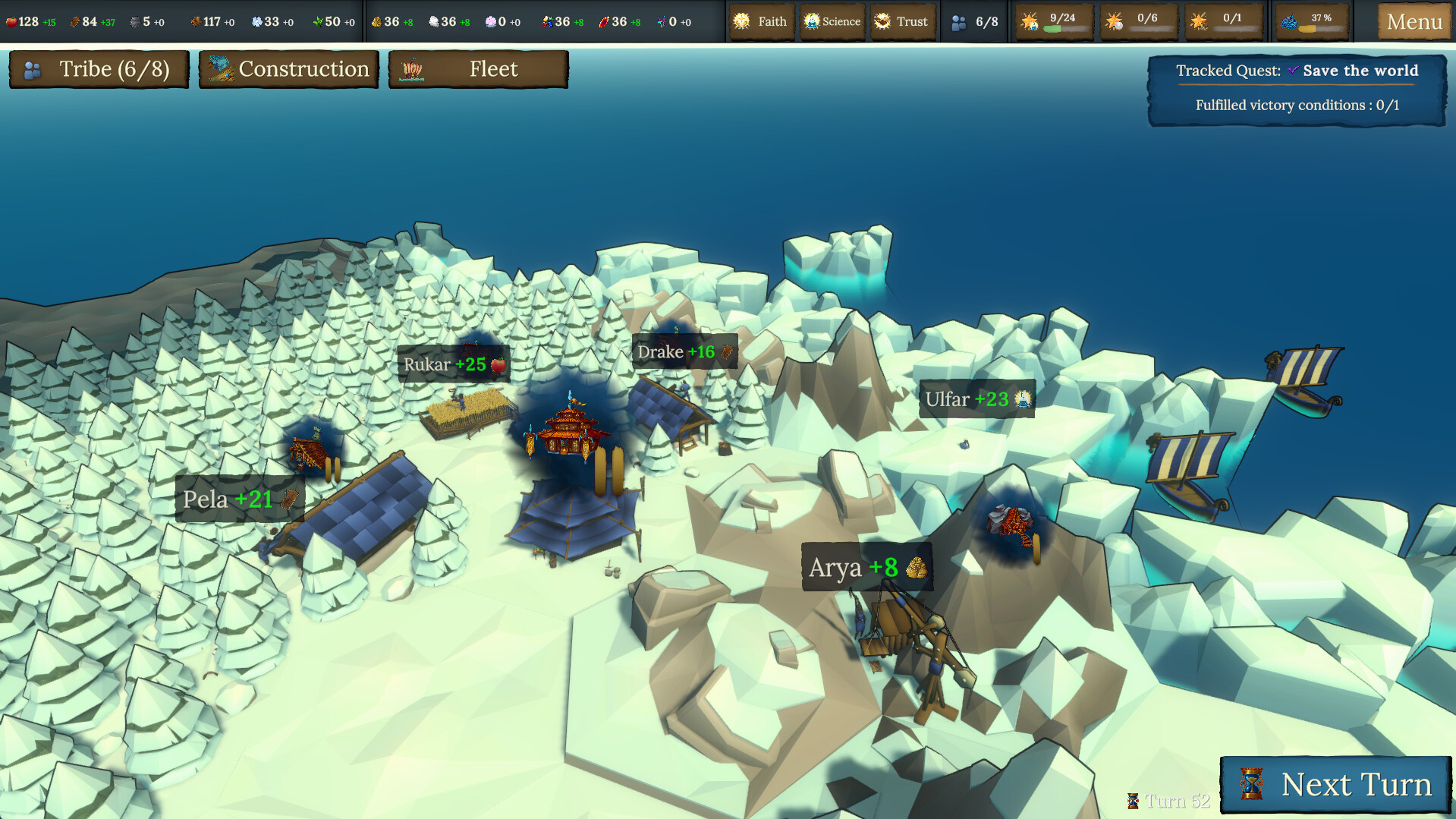This screenshot has height=819, width=1456.
Task: Click the gold nugget resource icon showing 36
Action: click(378, 21)
